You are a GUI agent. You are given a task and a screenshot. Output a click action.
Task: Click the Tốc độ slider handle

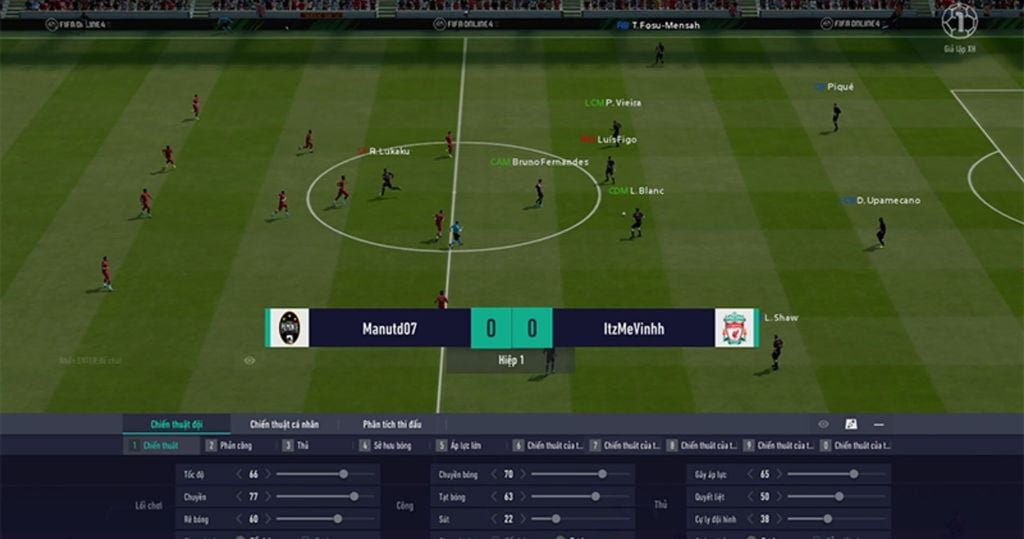coord(343,474)
